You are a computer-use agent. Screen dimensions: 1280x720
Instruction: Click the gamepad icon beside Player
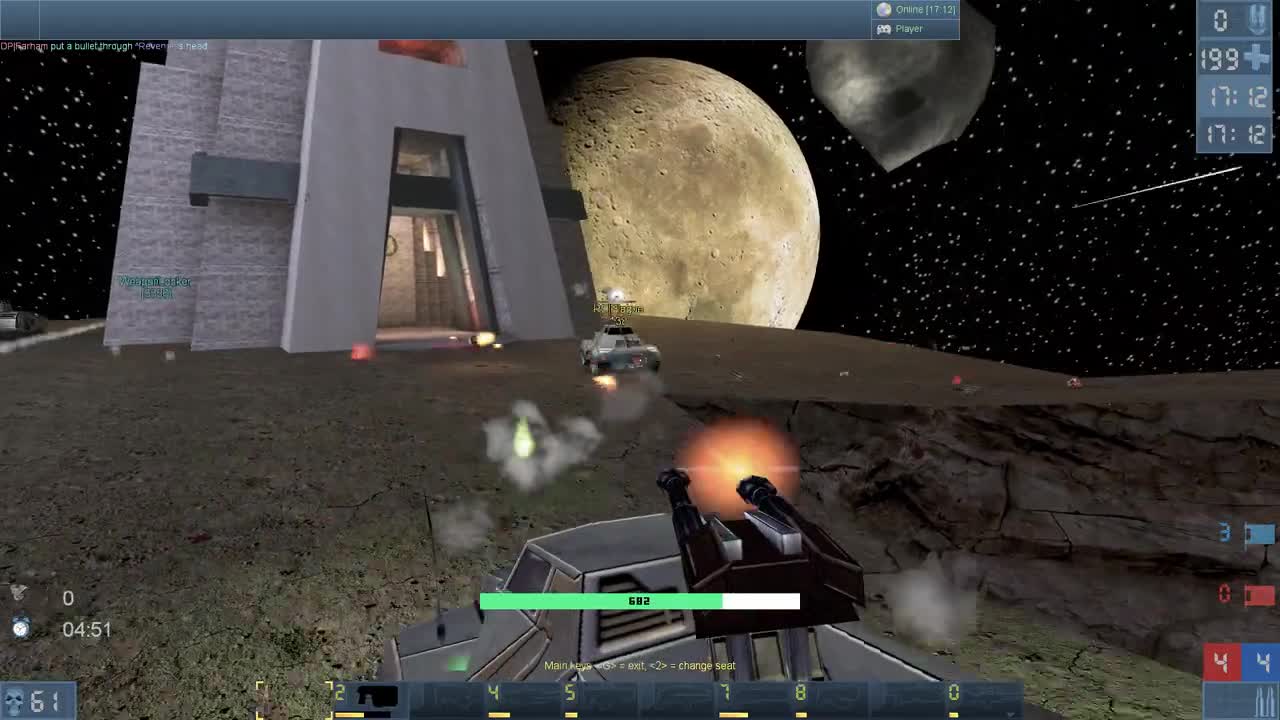[x=886, y=28]
